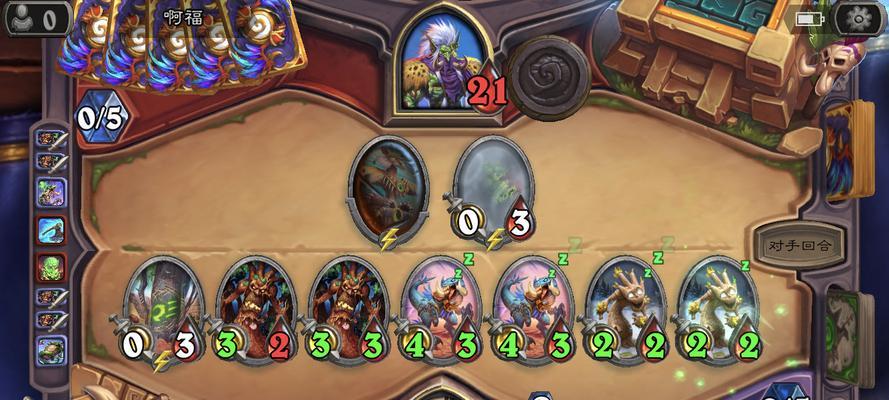The width and height of the screenshot is (889, 400).
Task: Inspect the opponent's deck pile
Action: tap(848, 150)
